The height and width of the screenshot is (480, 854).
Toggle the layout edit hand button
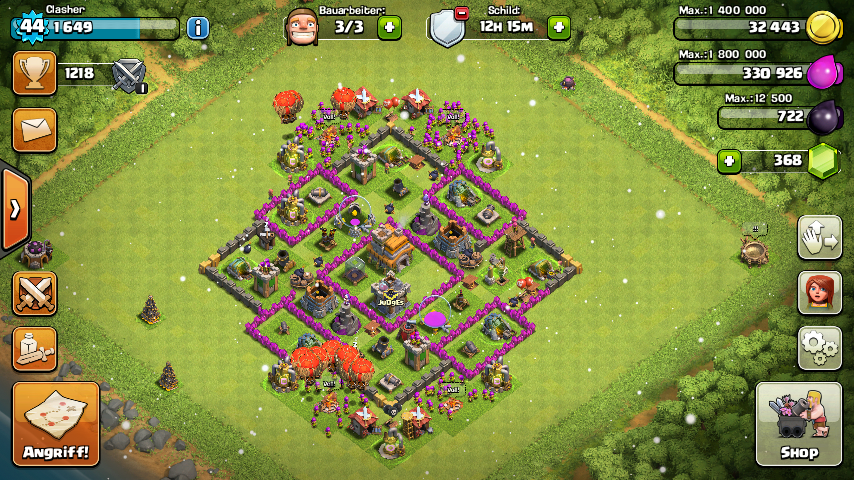pyautogui.click(x=819, y=237)
